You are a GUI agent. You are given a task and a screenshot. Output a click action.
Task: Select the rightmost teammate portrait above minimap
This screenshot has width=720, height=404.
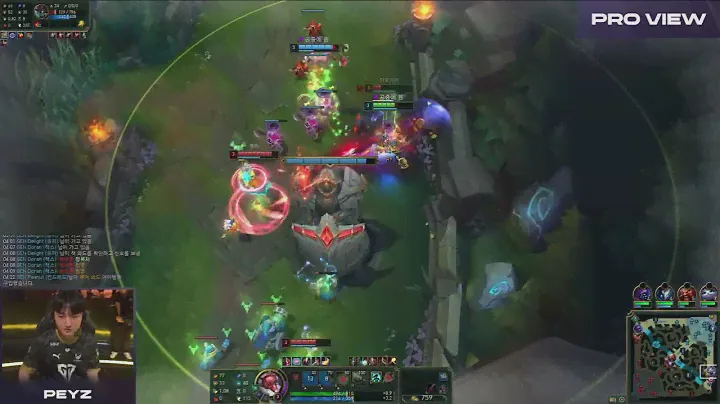tap(708, 292)
